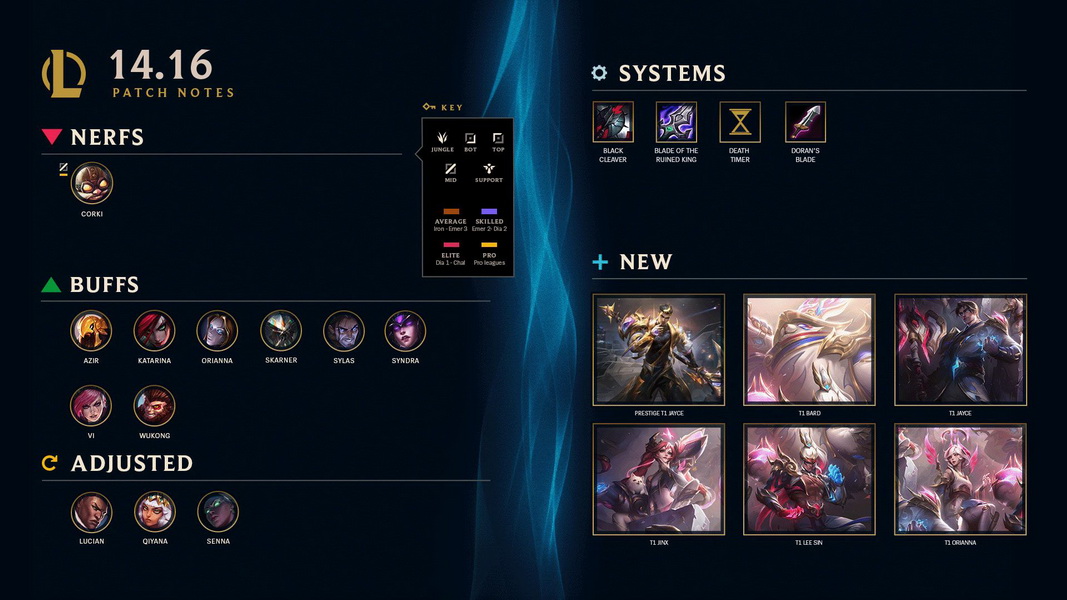
Task: Select the Corki champion portrait
Action: [92, 184]
